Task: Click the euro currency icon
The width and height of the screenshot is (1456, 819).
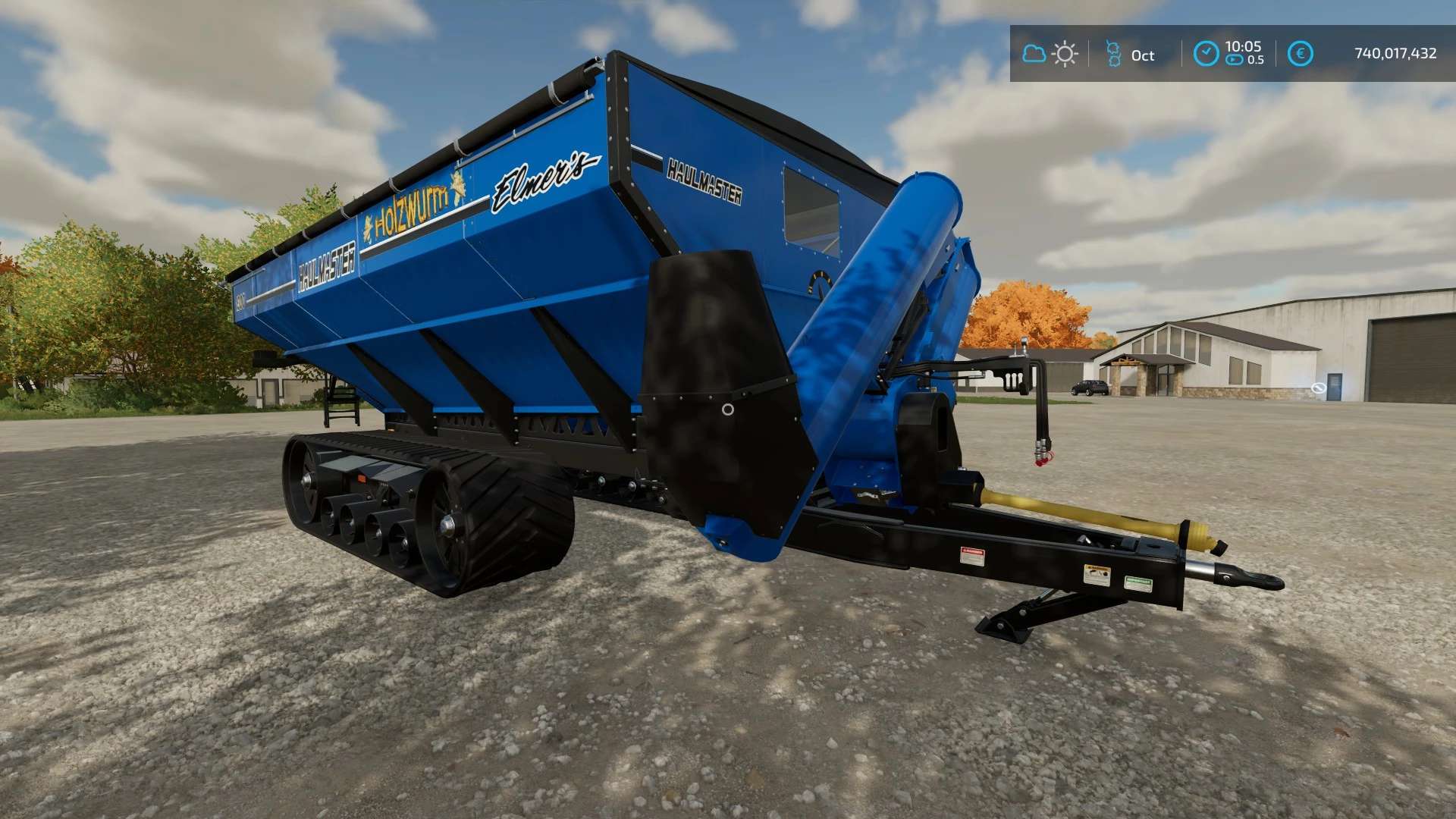Action: pyautogui.click(x=1300, y=54)
